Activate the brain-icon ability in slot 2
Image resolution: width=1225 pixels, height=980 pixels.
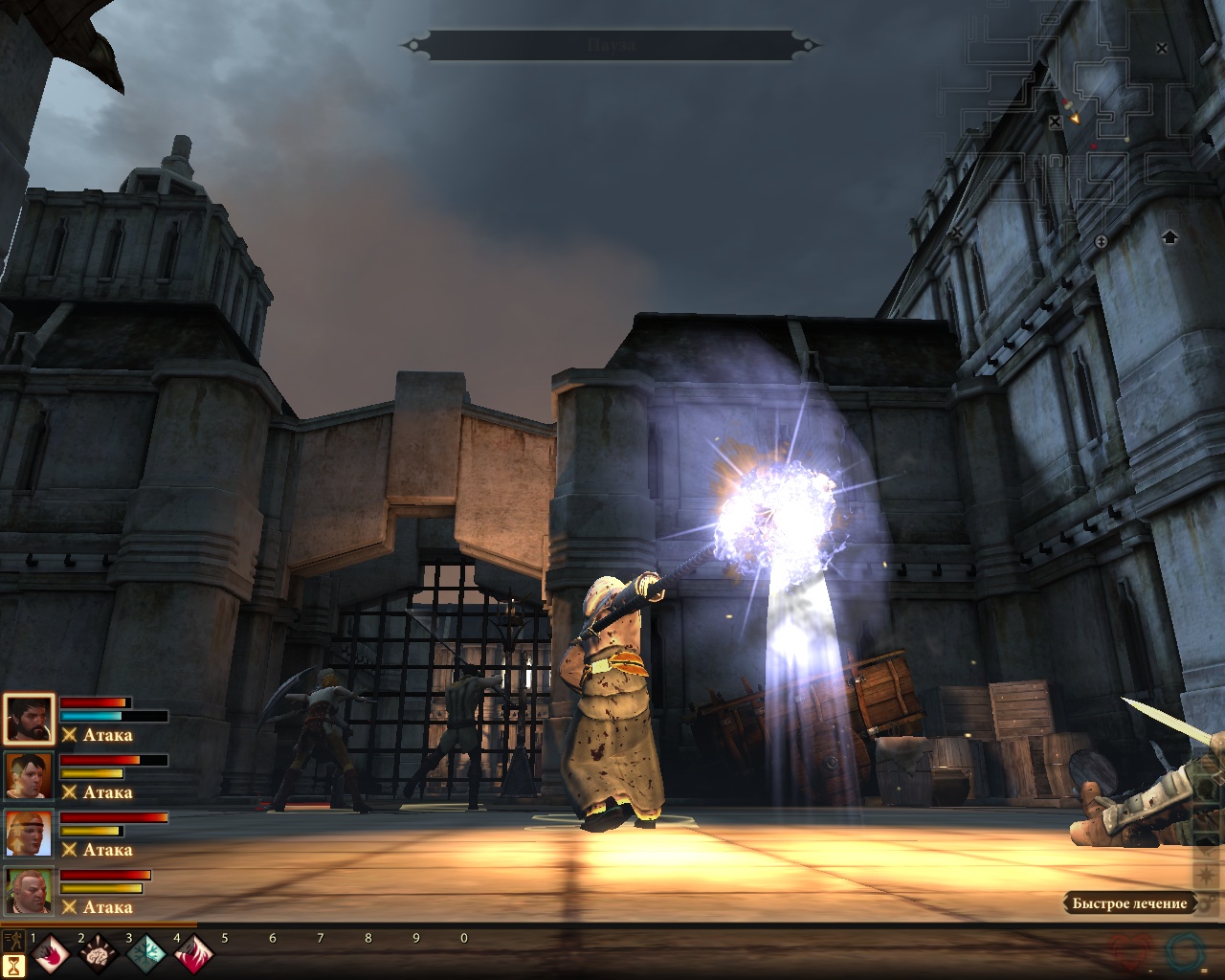[x=97, y=954]
